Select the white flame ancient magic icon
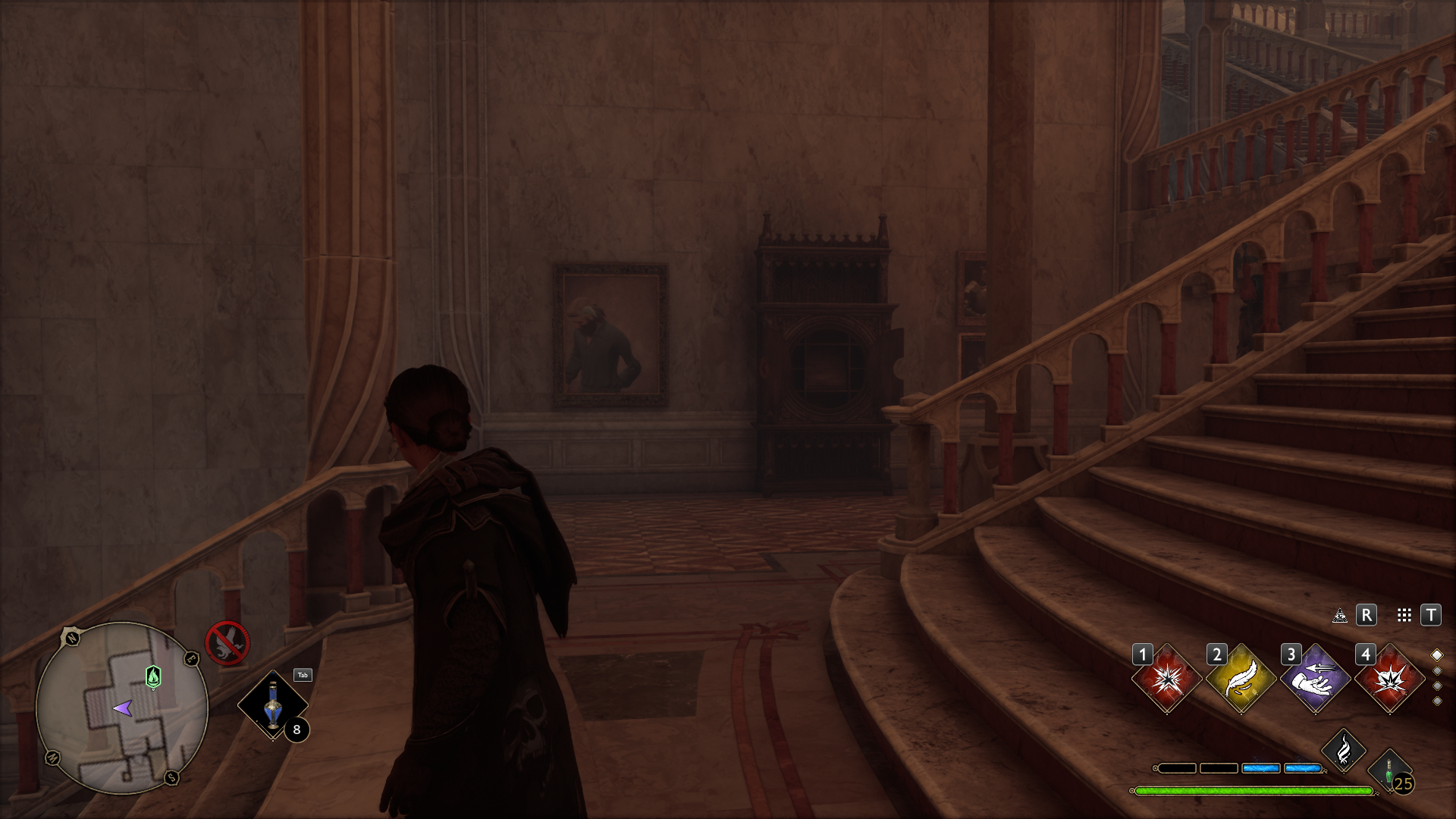 tap(1343, 751)
